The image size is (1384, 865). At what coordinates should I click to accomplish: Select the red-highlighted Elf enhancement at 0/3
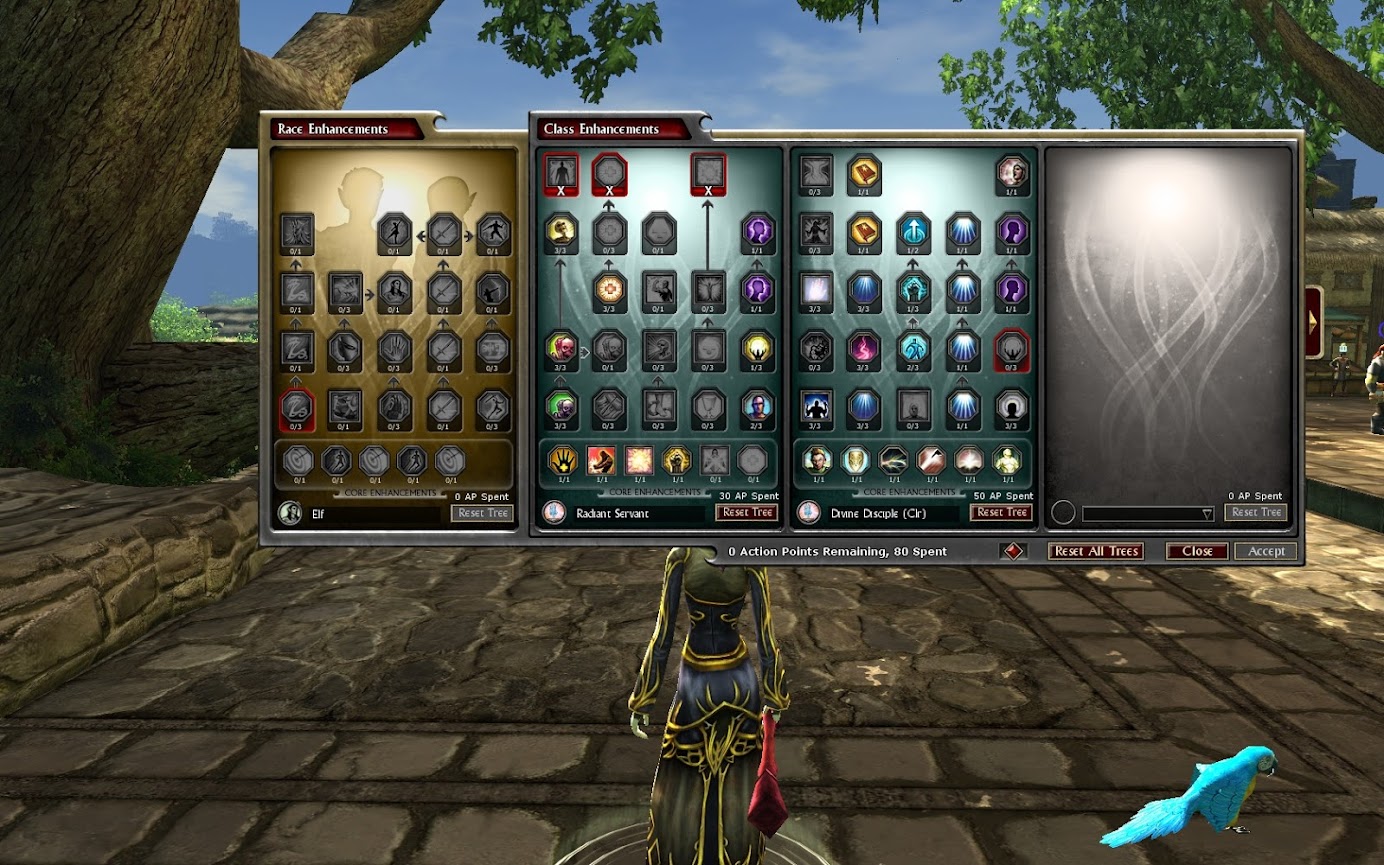coord(297,408)
